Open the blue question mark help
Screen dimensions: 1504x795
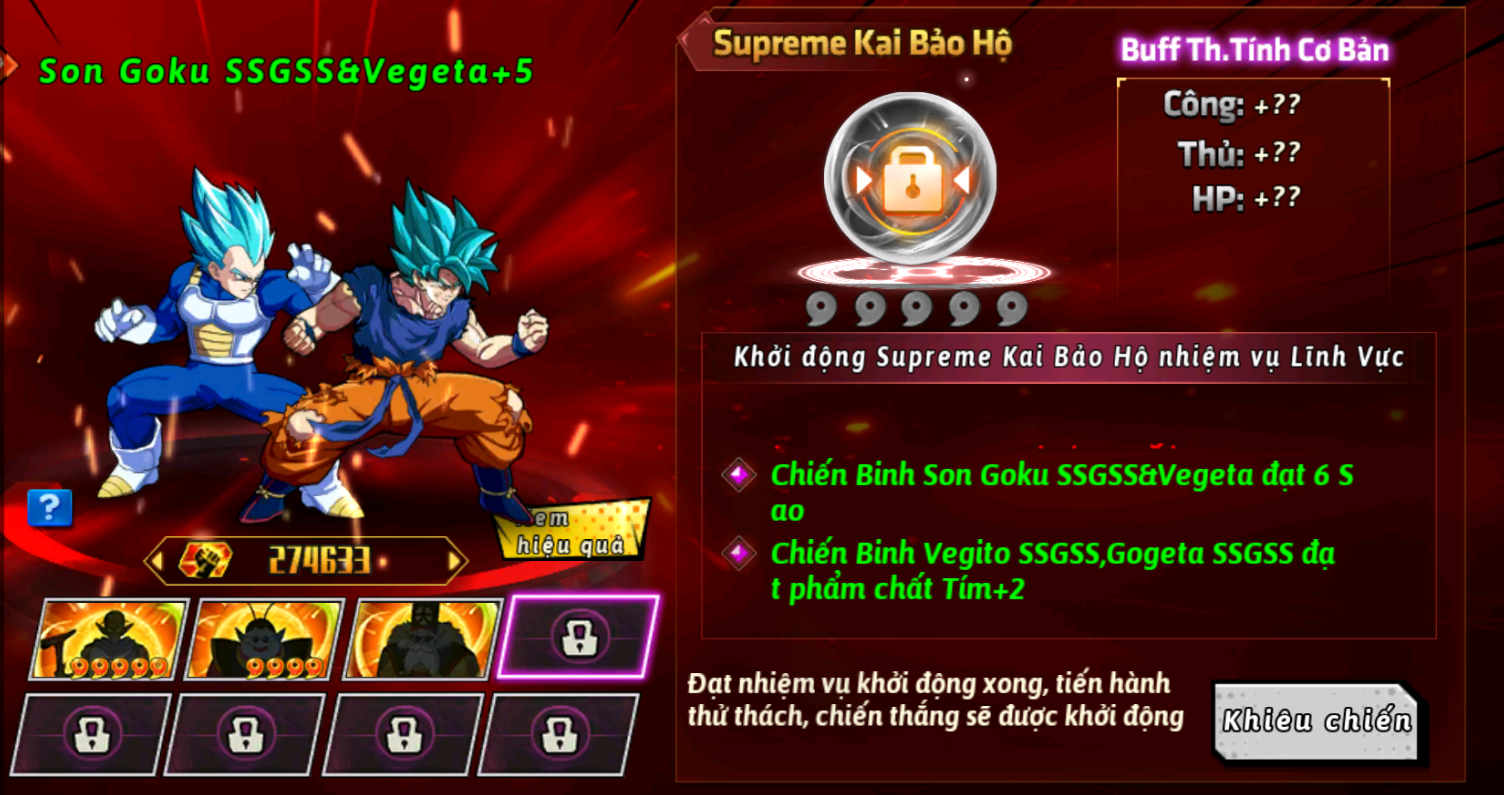[x=49, y=508]
